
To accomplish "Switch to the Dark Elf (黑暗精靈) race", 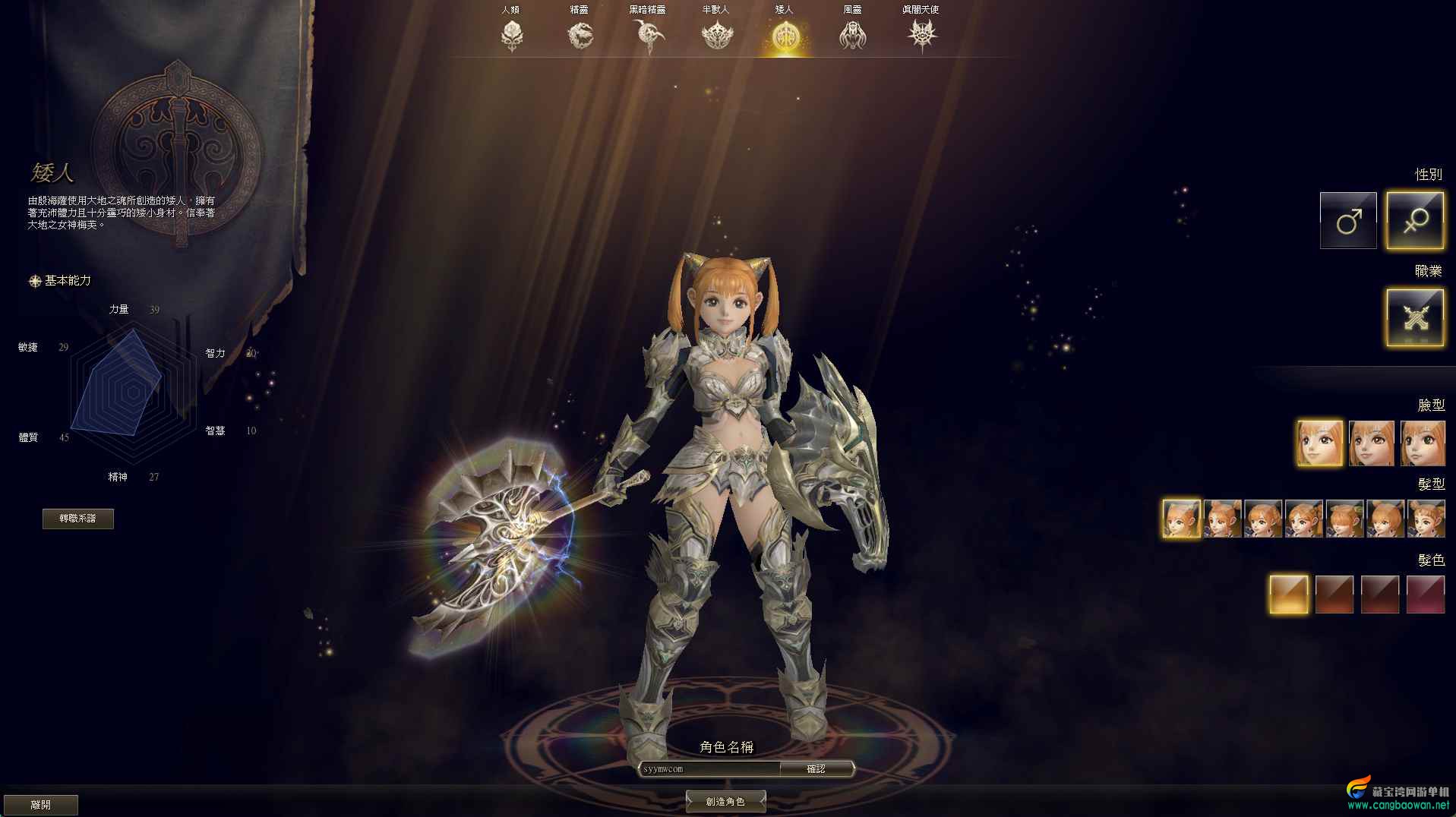I will point(648,35).
